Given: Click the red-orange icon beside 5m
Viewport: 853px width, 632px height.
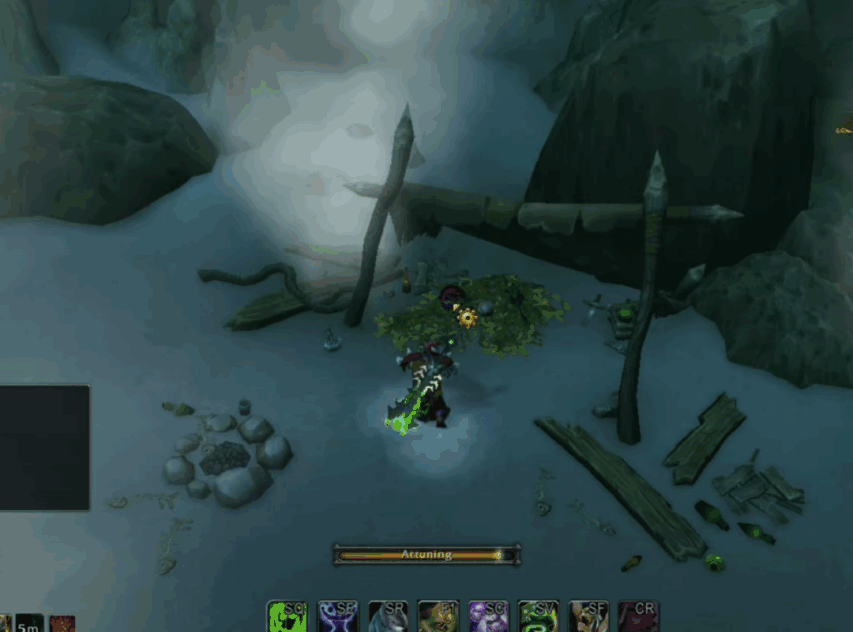Looking at the screenshot, I should coord(62,624).
